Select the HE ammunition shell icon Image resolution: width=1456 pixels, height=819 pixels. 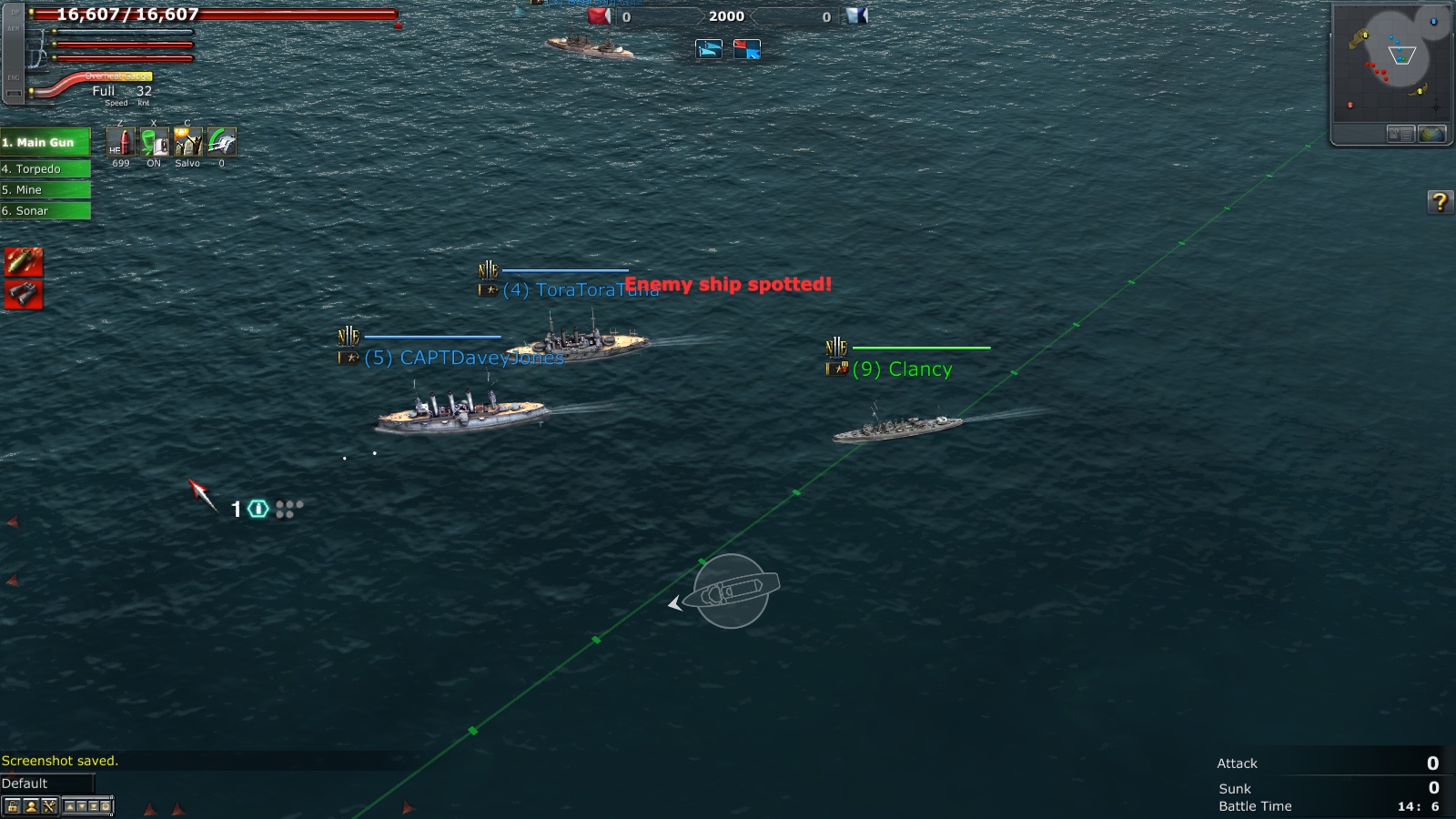[x=121, y=141]
